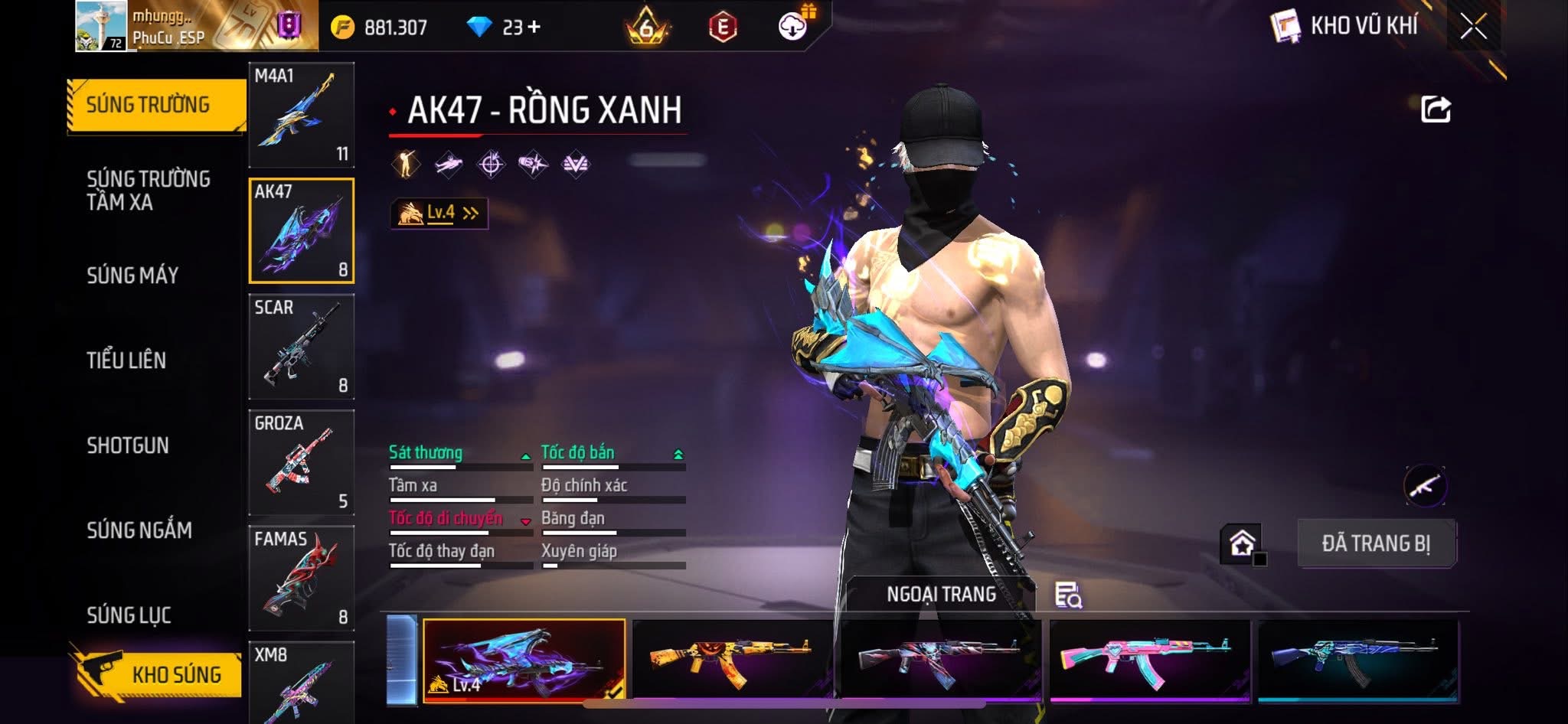Add diamonds with the plus button

(x=534, y=28)
